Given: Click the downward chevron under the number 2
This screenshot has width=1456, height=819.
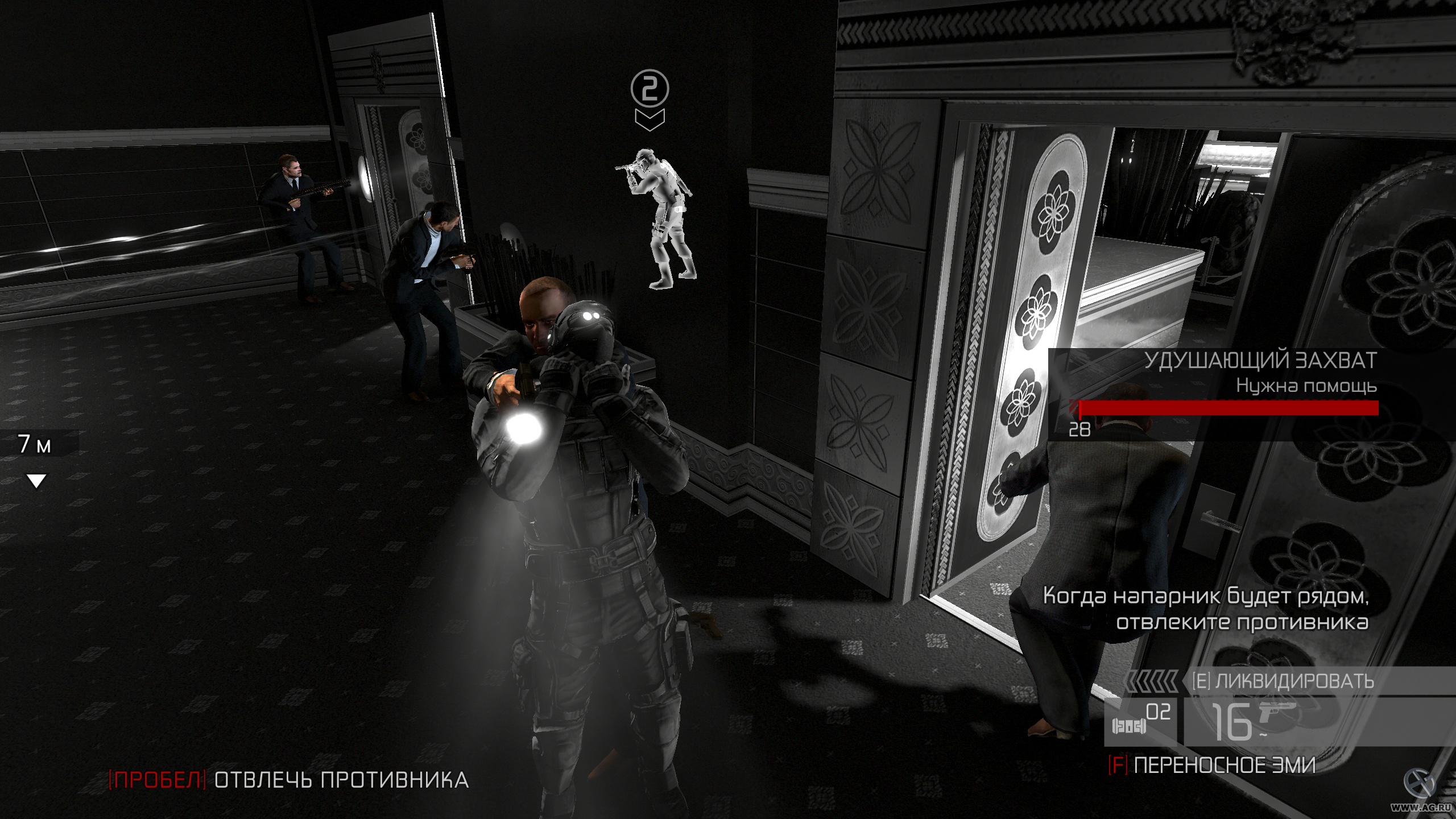Looking at the screenshot, I should (x=650, y=119).
